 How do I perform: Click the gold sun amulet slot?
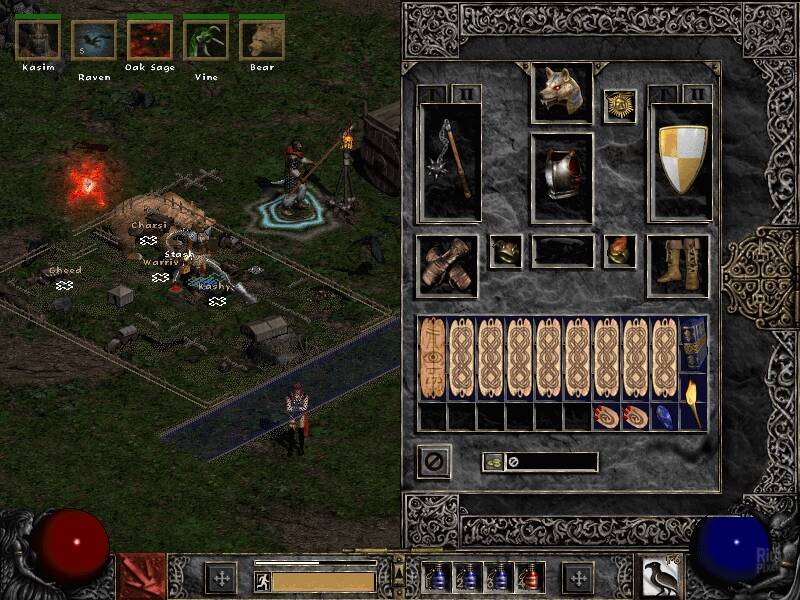coord(620,106)
